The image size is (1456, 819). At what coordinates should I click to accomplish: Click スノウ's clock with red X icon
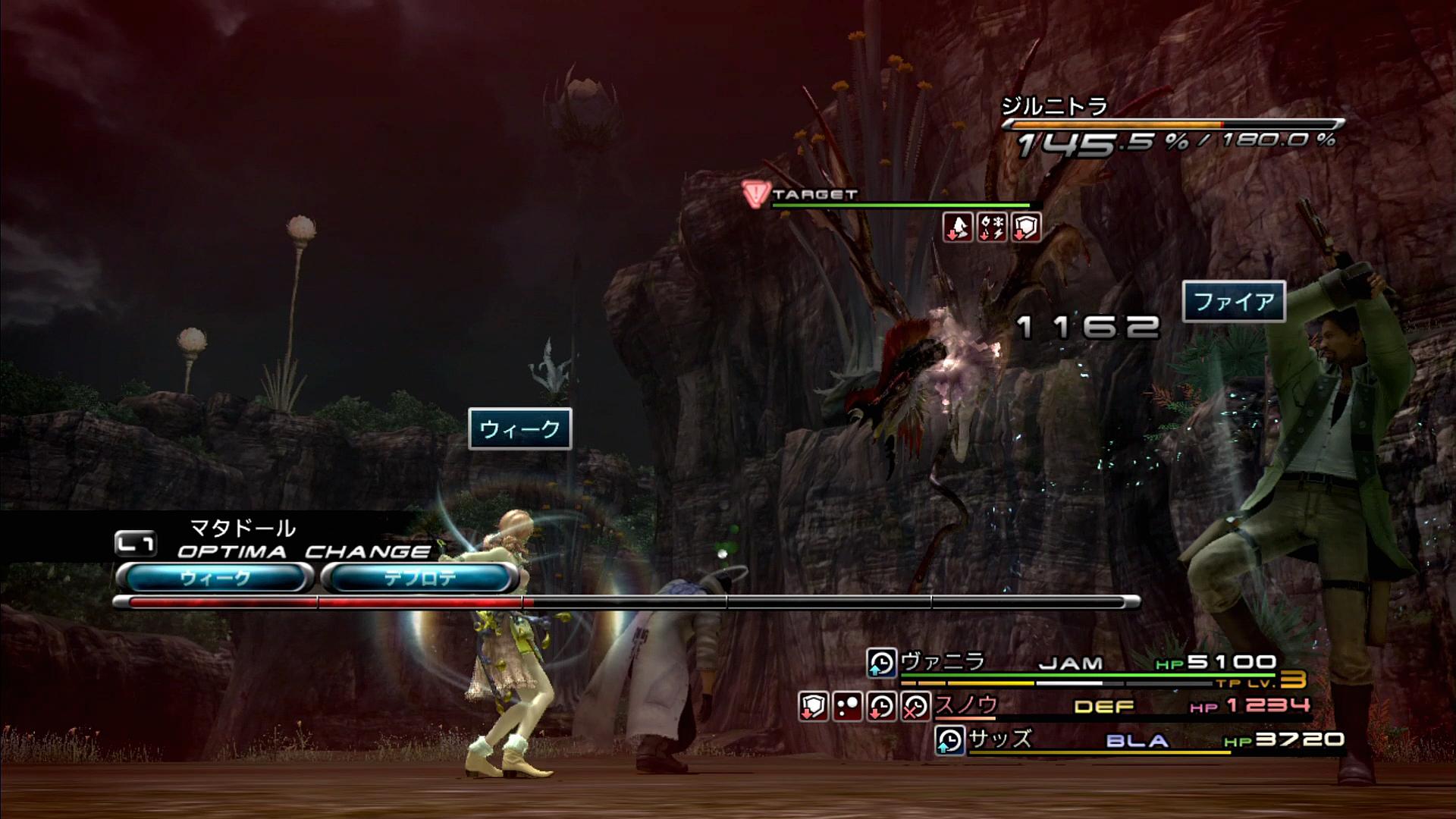[x=915, y=708]
